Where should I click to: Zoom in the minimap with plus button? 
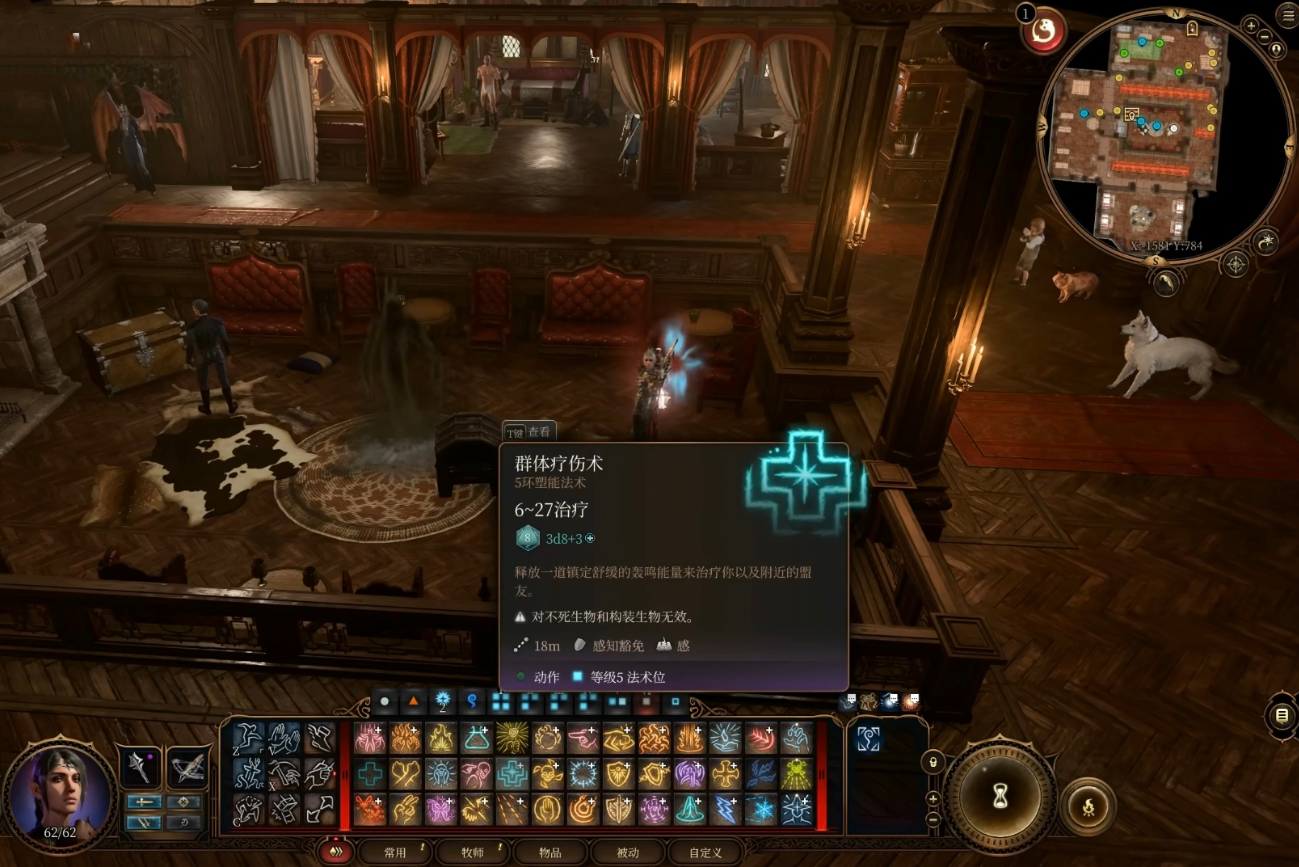tap(1251, 25)
